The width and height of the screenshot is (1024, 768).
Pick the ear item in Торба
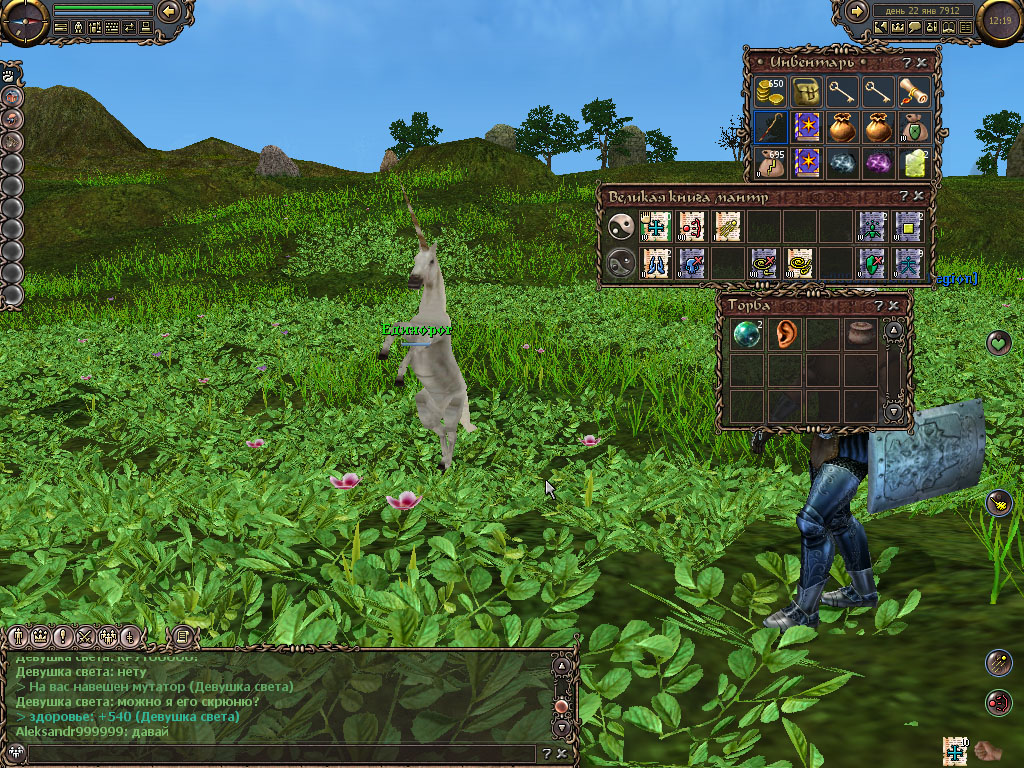pos(783,334)
